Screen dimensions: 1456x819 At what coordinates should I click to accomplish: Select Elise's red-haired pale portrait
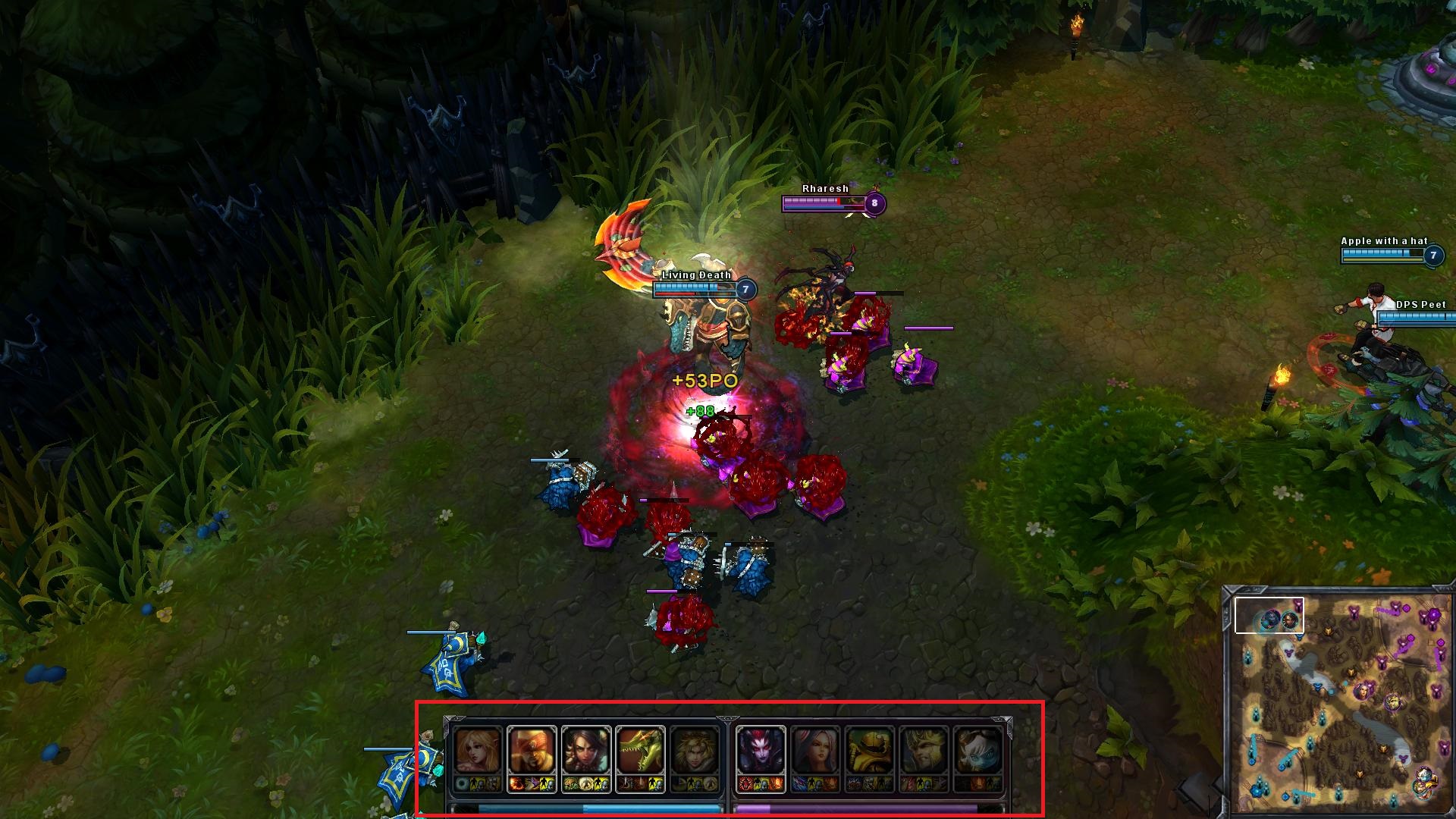tap(761, 751)
